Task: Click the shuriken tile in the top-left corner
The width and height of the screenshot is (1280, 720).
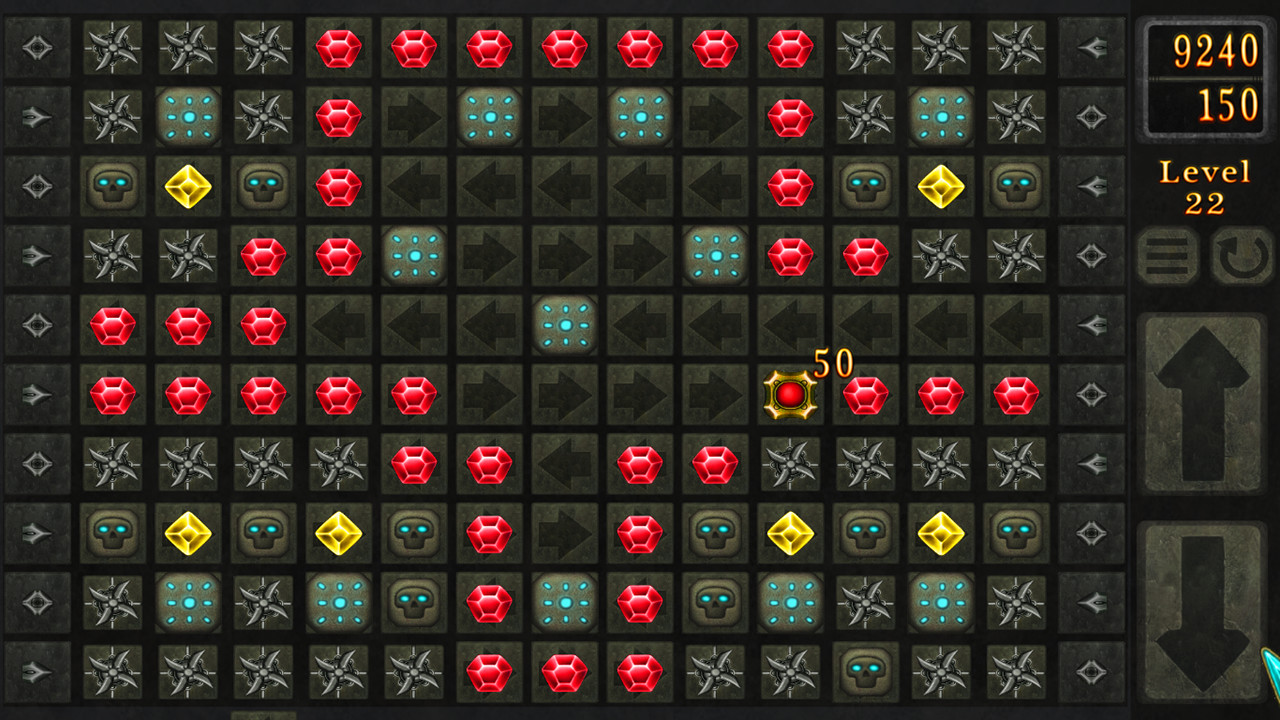Action: (112, 49)
